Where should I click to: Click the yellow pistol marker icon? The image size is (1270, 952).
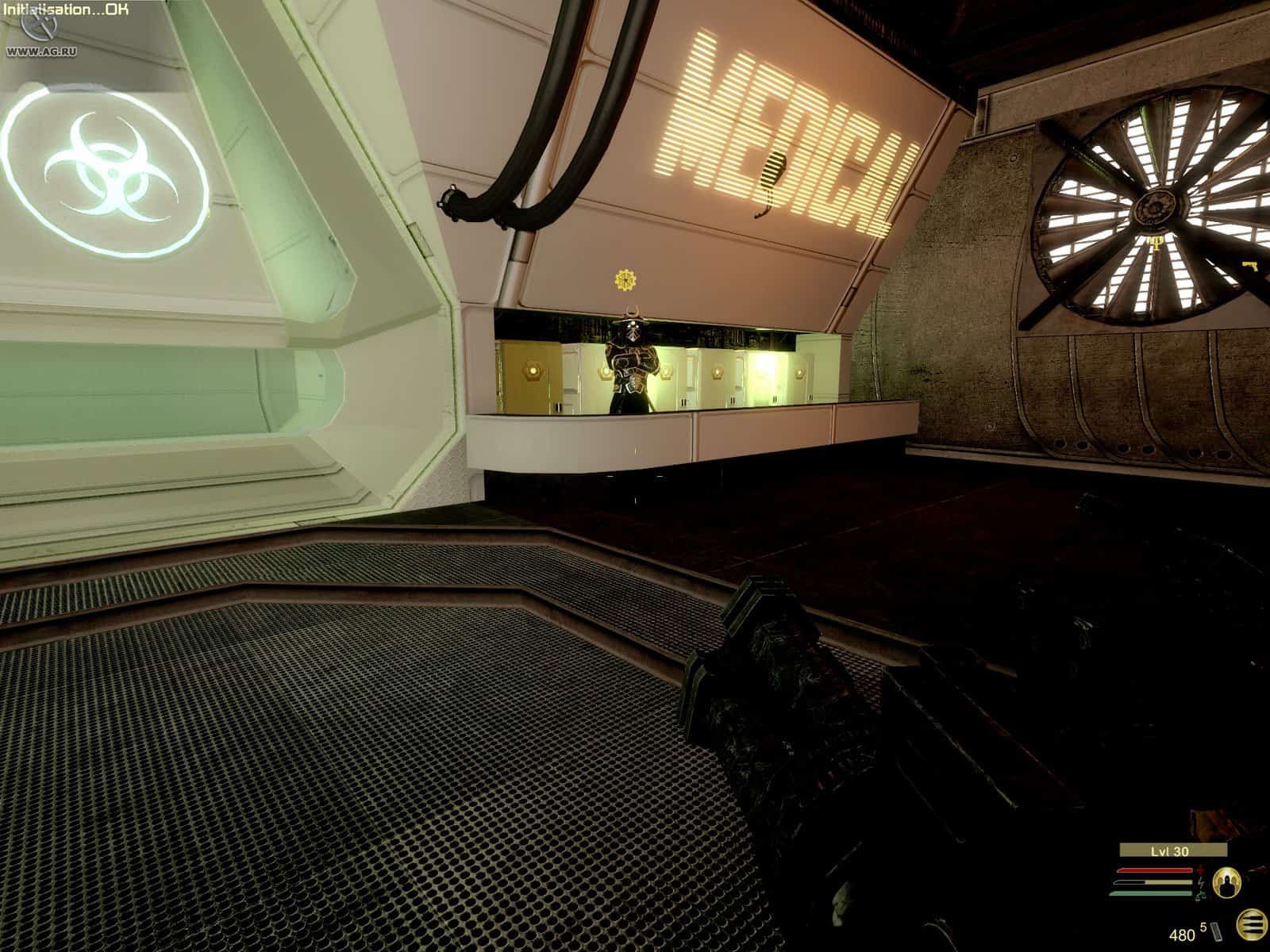1250,265
